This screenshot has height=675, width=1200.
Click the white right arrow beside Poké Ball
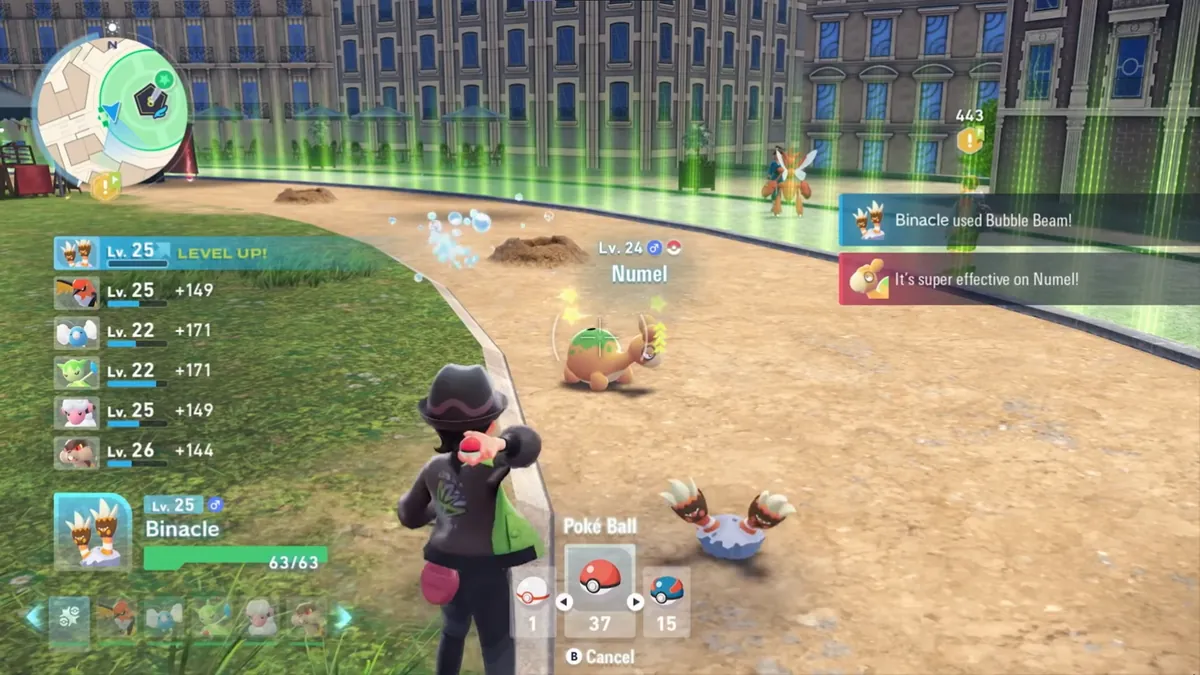point(635,602)
